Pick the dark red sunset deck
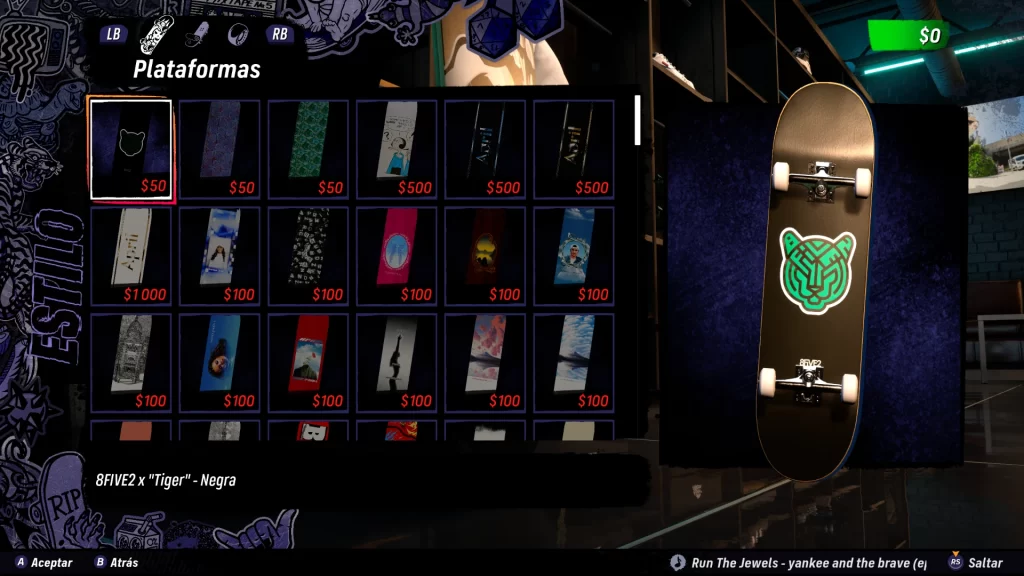Image resolution: width=1024 pixels, height=576 pixels. [485, 256]
